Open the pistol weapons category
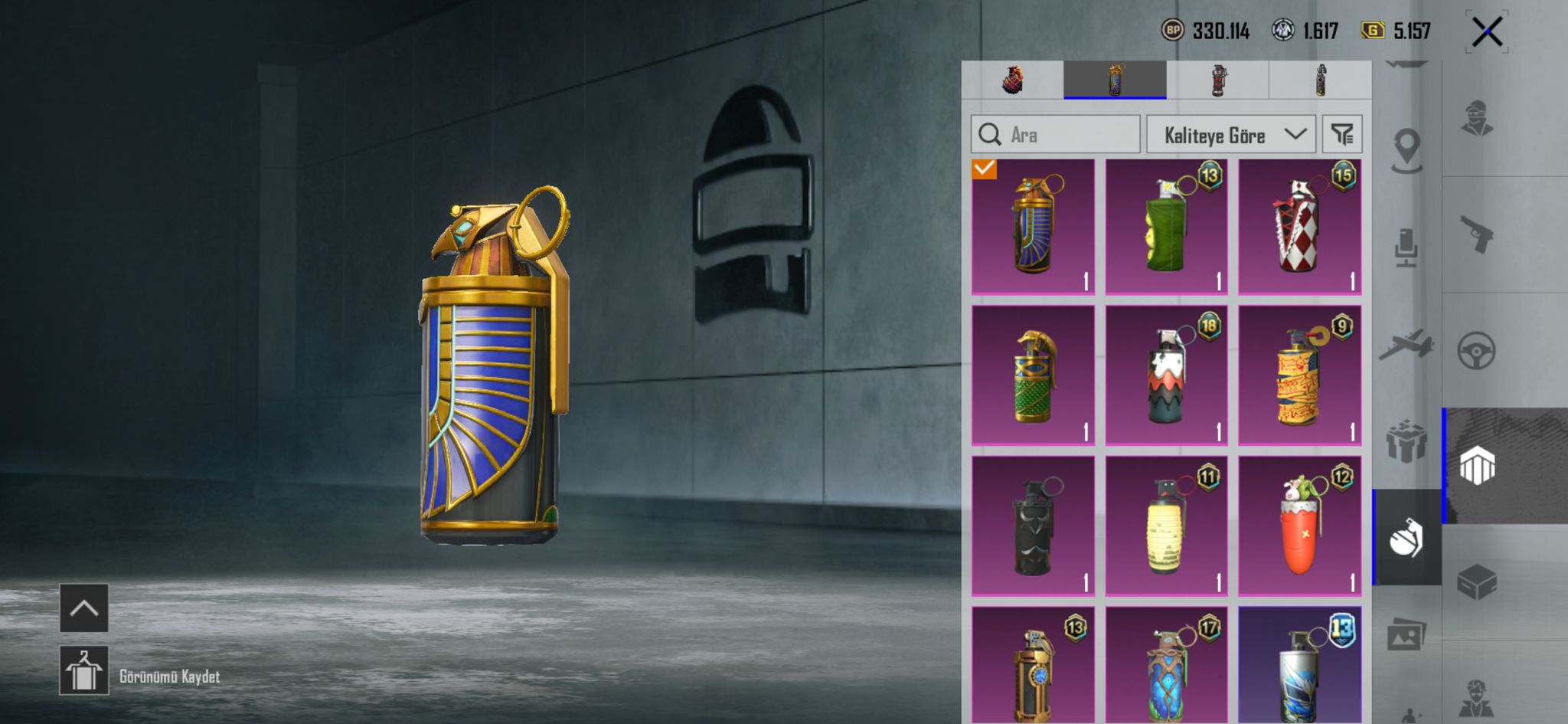 (x=1477, y=234)
